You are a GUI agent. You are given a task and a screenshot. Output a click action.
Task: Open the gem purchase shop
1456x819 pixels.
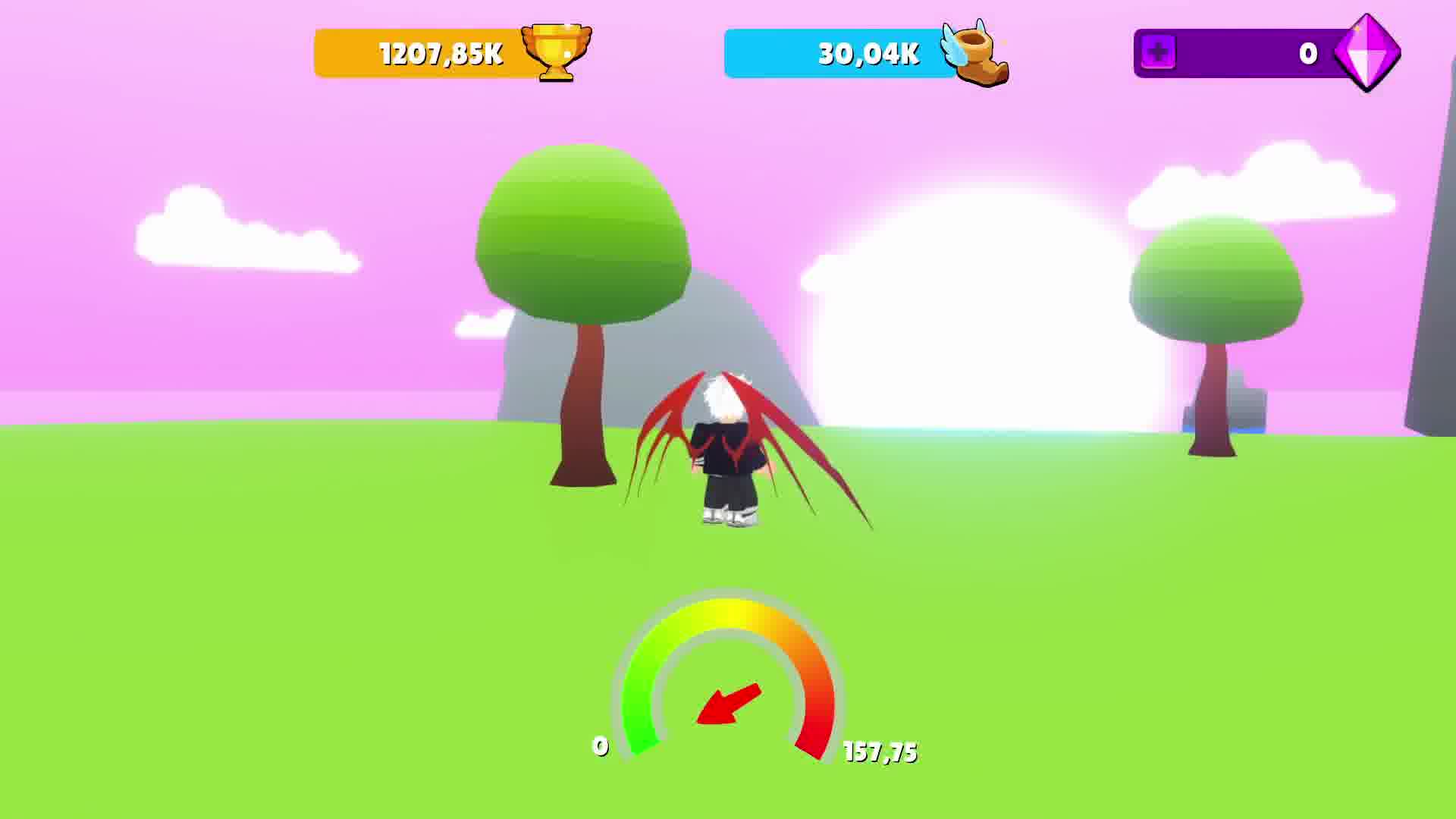(1158, 53)
